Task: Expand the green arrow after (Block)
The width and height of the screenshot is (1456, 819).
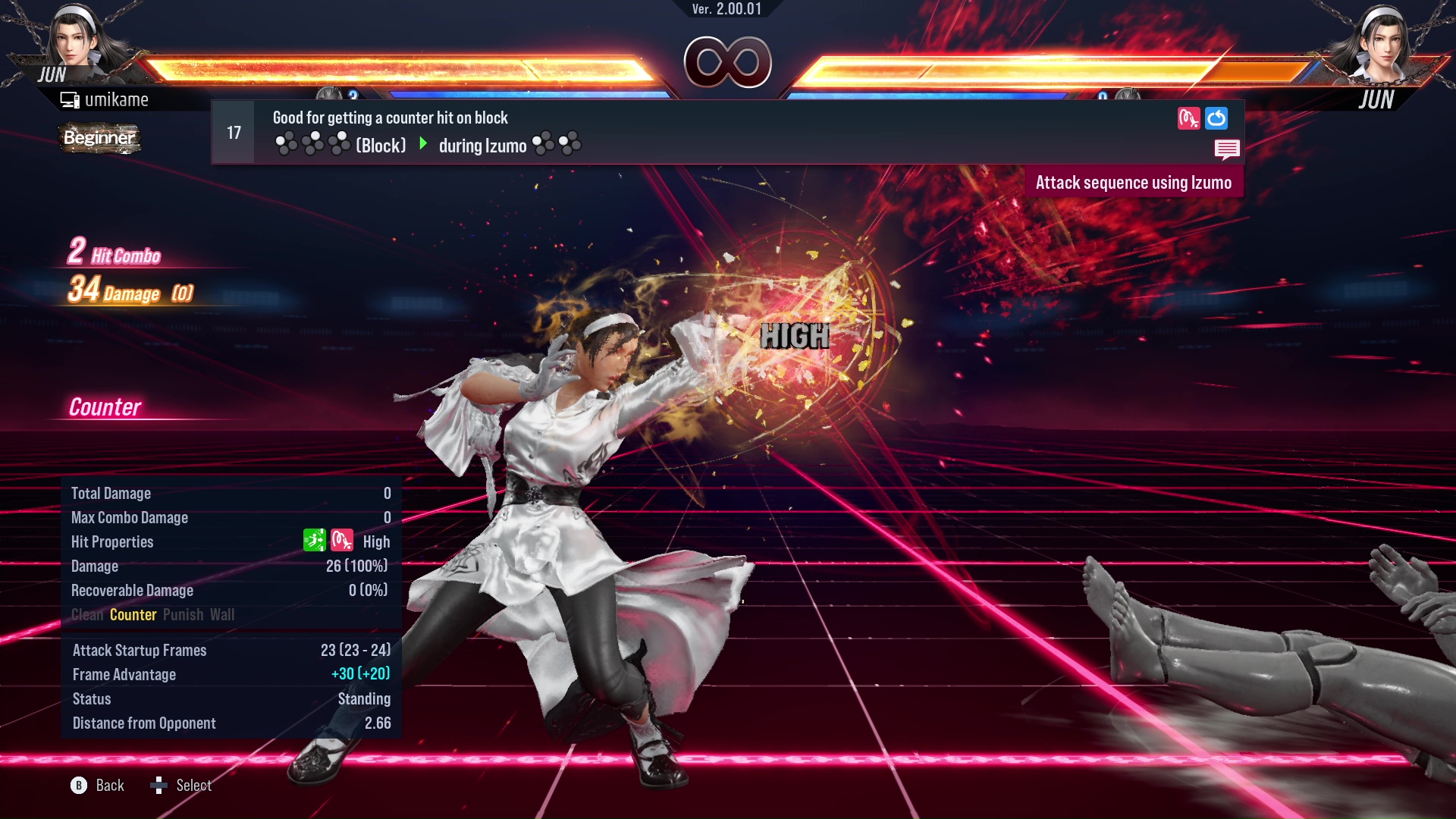Action: (x=422, y=145)
